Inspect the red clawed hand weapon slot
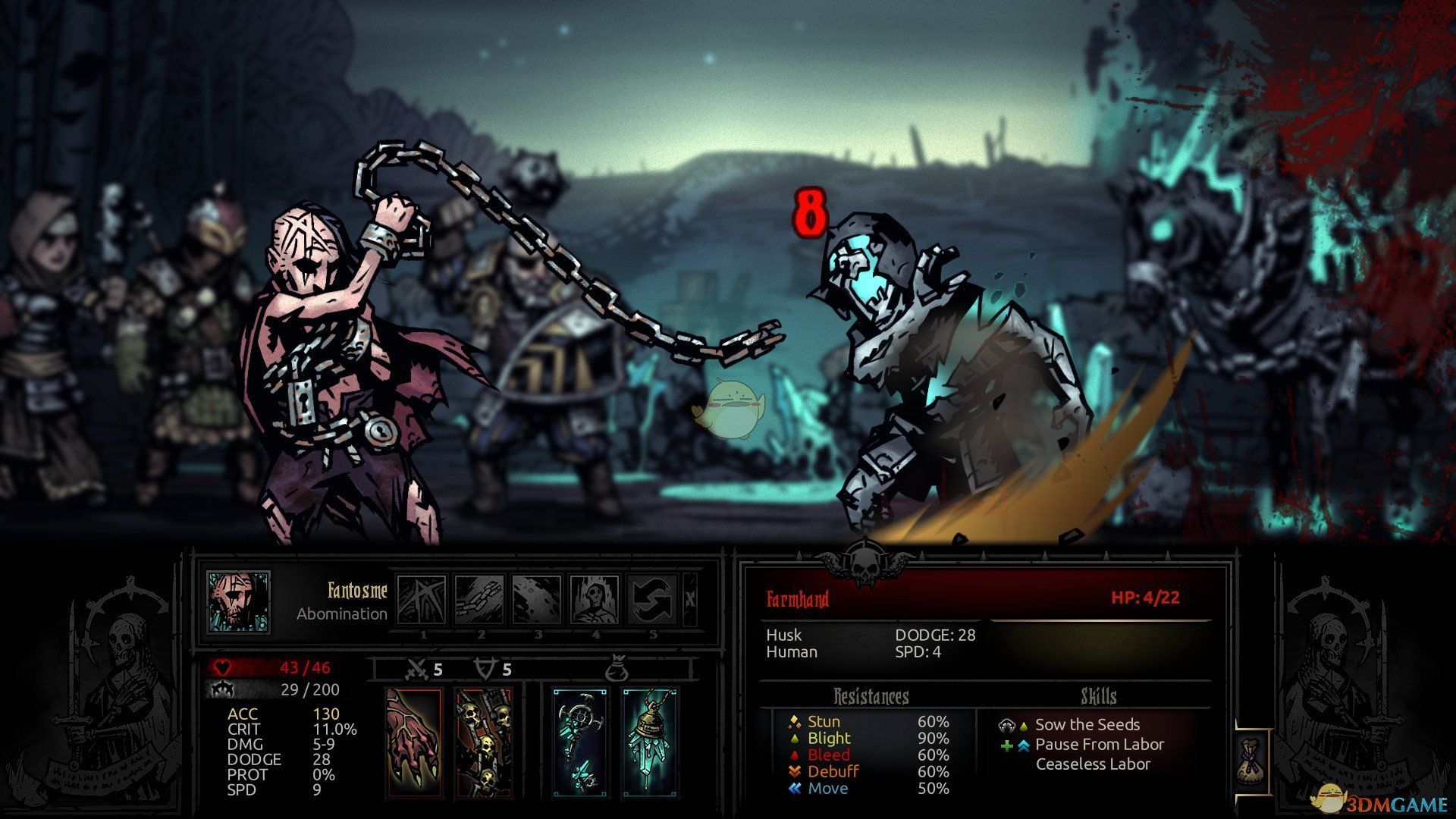The image size is (1456, 819). 413,742
